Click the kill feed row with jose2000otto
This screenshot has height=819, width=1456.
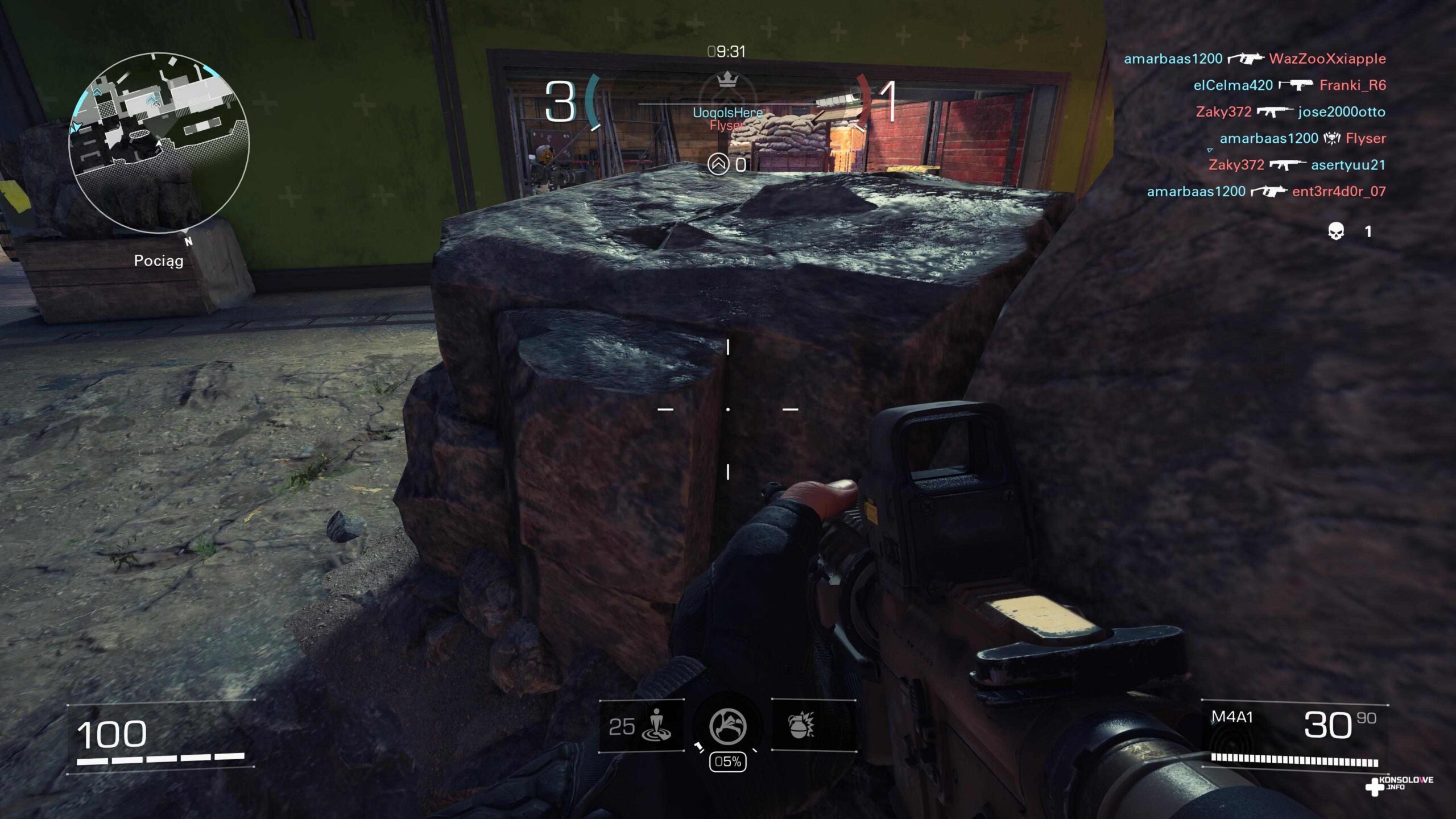[1290, 111]
